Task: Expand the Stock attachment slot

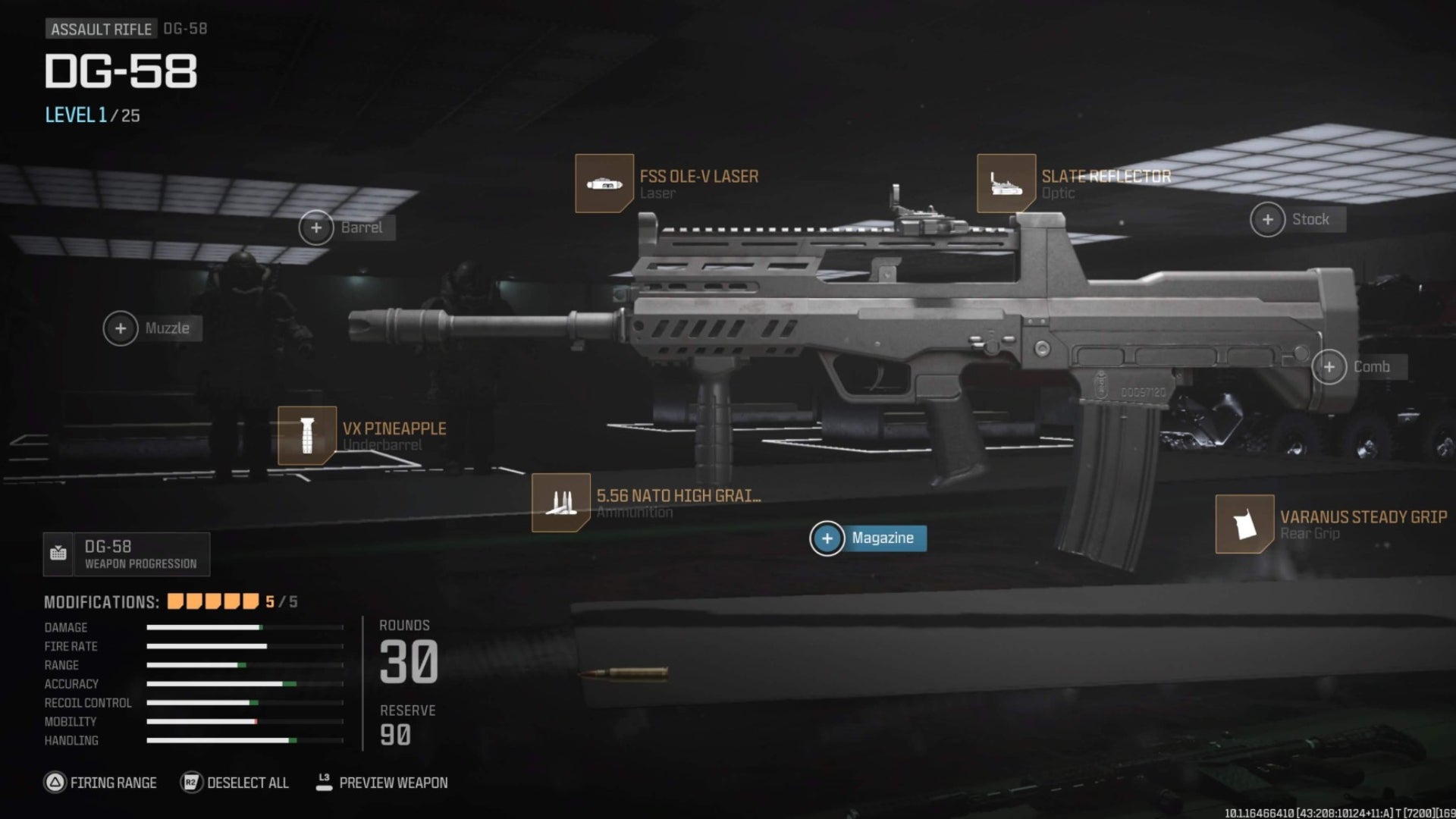Action: (x=1267, y=219)
